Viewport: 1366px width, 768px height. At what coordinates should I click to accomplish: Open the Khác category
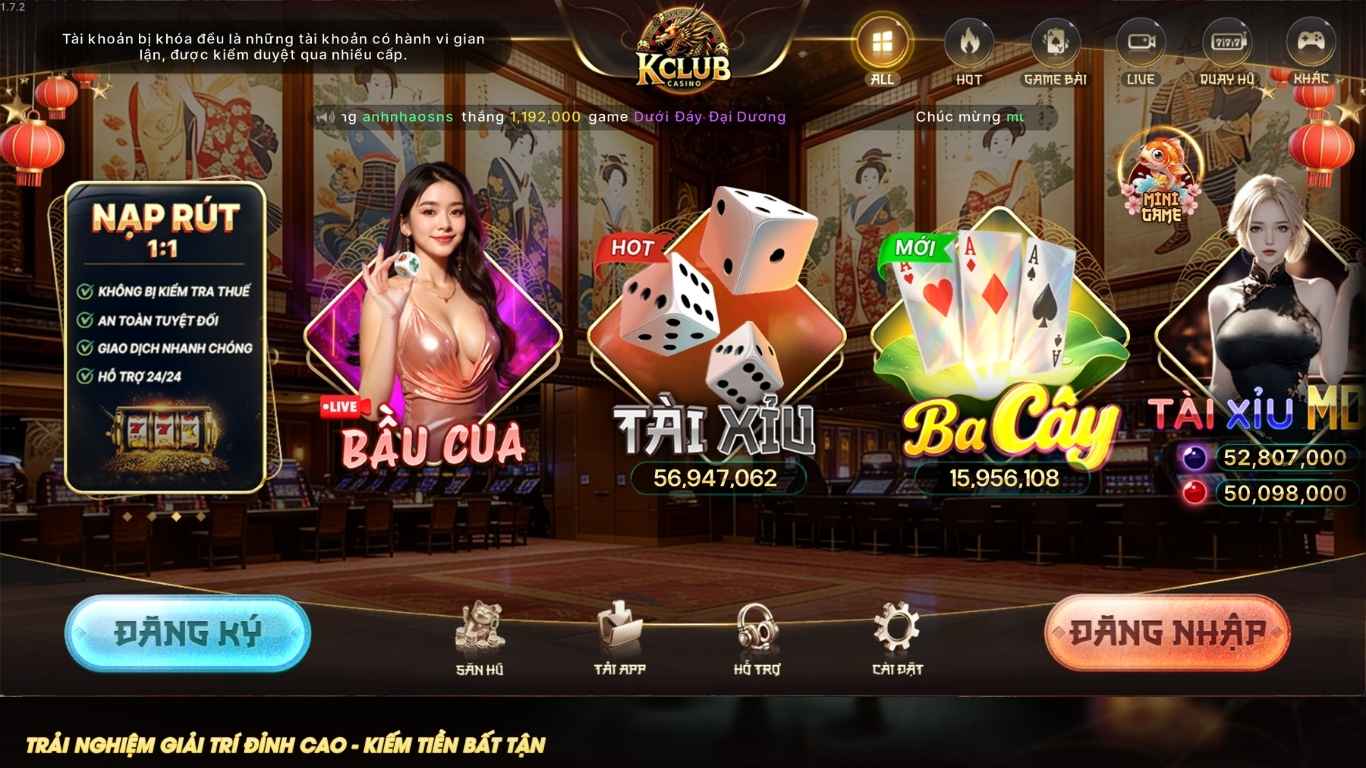(x=1312, y=40)
